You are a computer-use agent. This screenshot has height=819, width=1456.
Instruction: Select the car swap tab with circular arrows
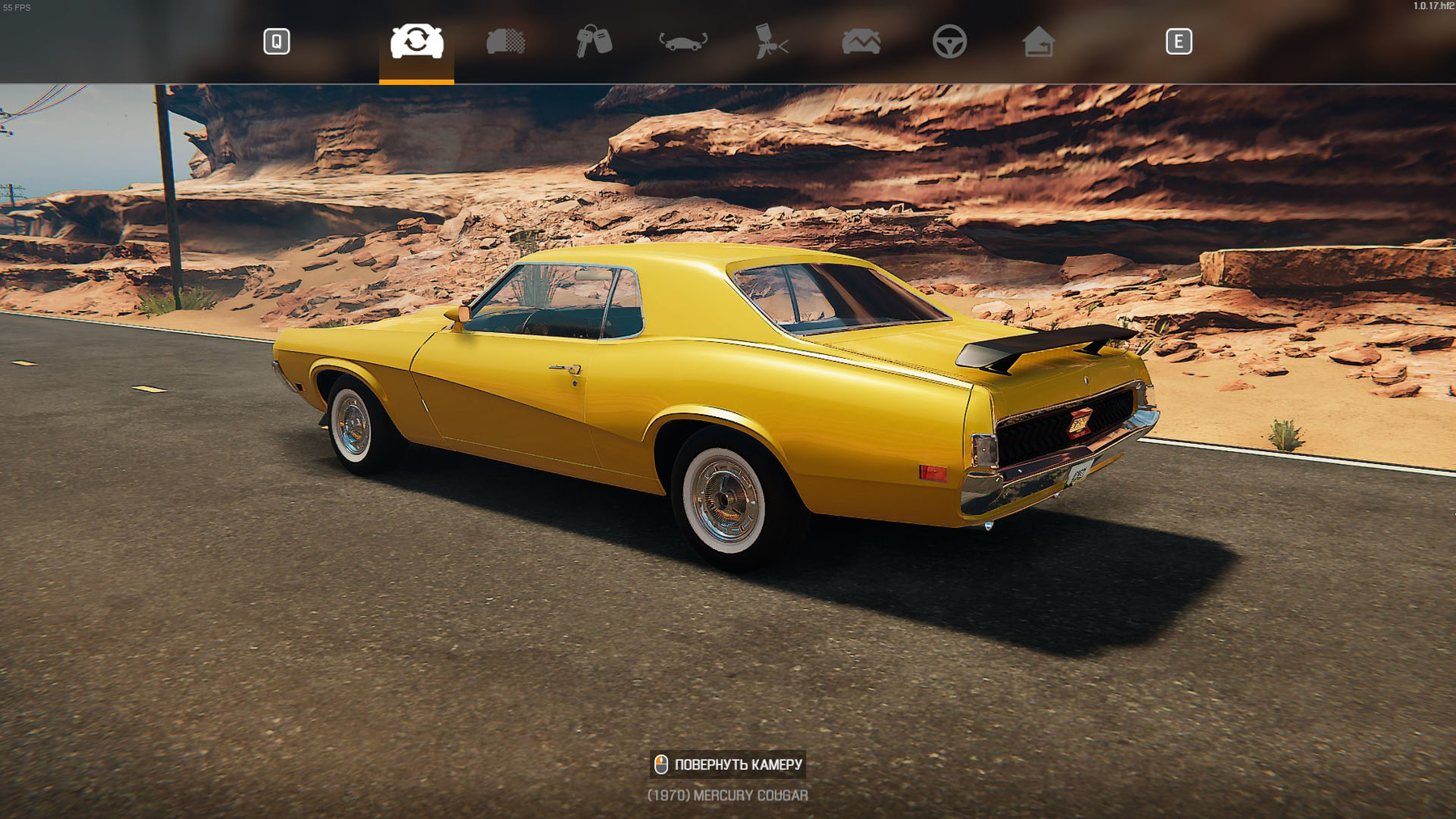click(x=417, y=41)
